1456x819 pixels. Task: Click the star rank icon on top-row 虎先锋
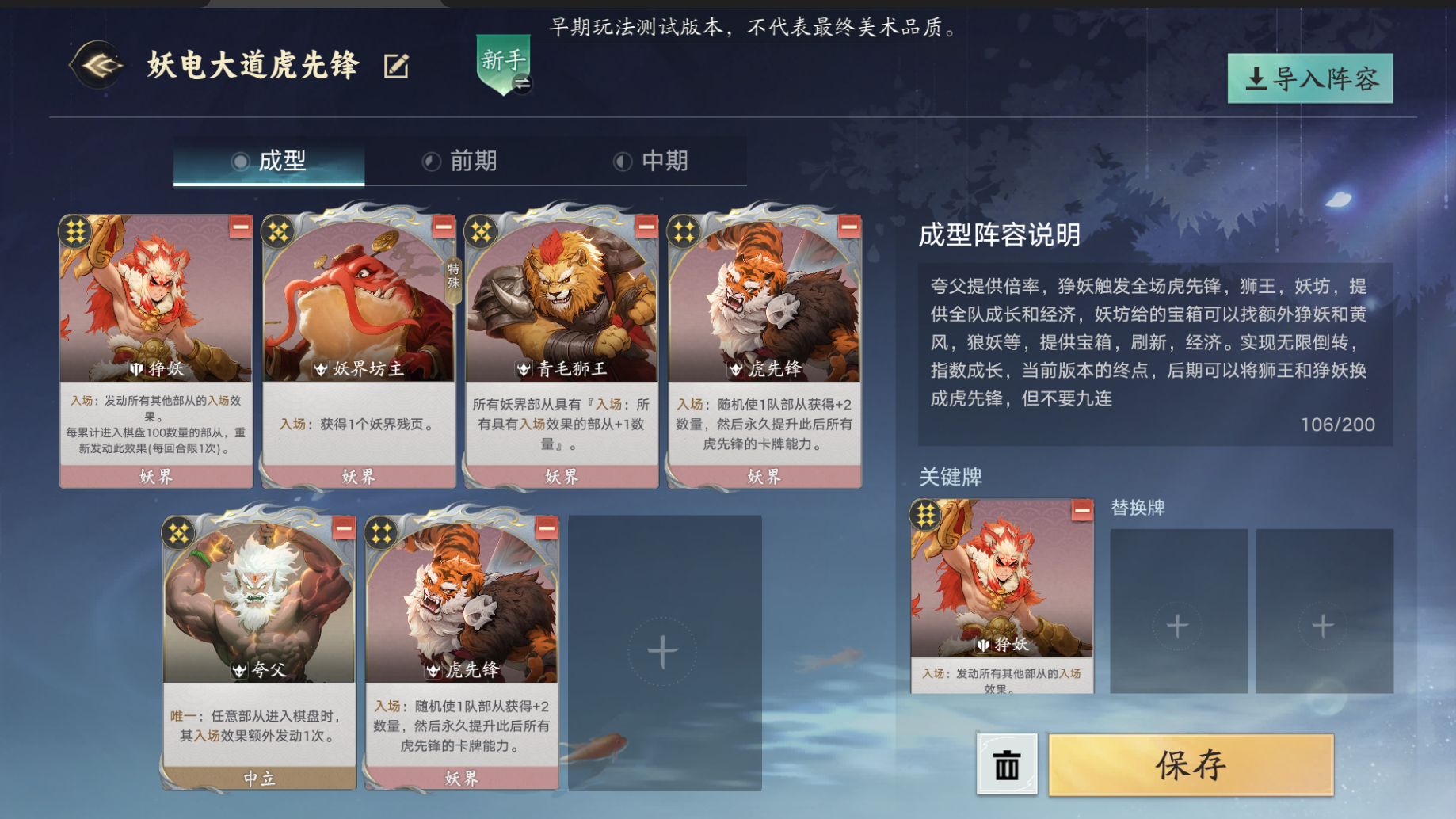[x=684, y=232]
